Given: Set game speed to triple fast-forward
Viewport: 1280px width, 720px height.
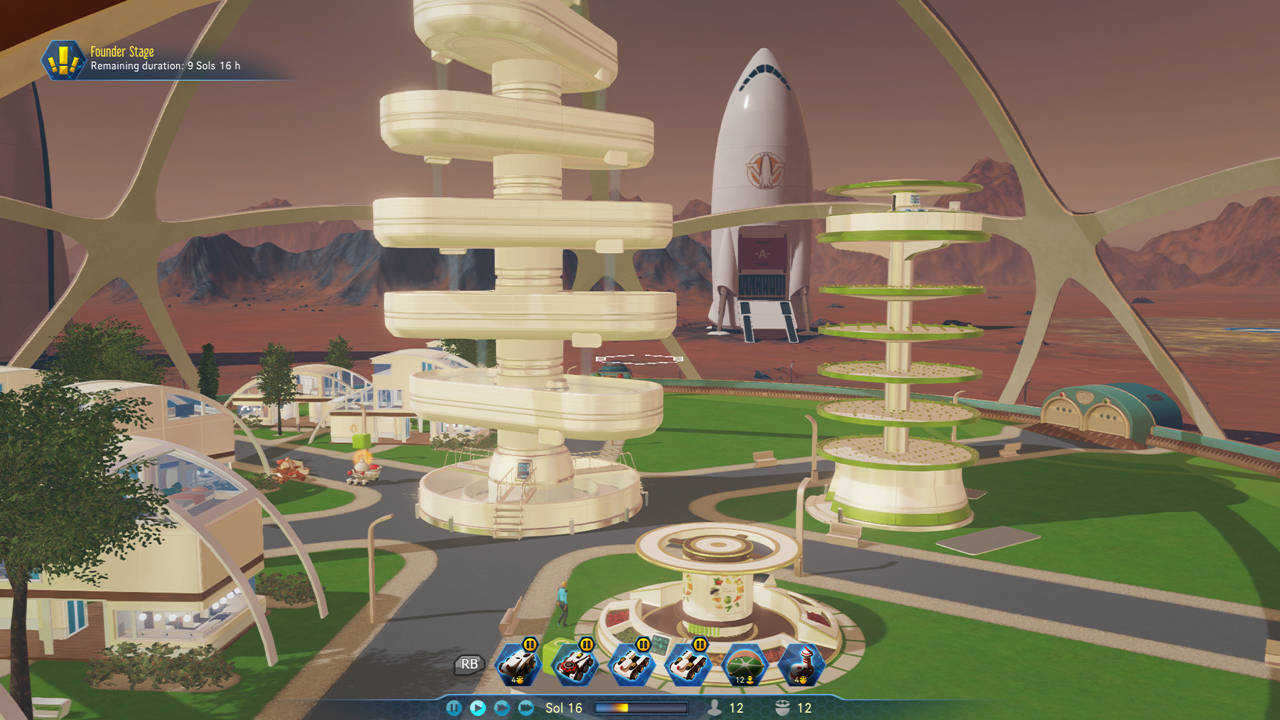Looking at the screenshot, I should pos(526,708).
